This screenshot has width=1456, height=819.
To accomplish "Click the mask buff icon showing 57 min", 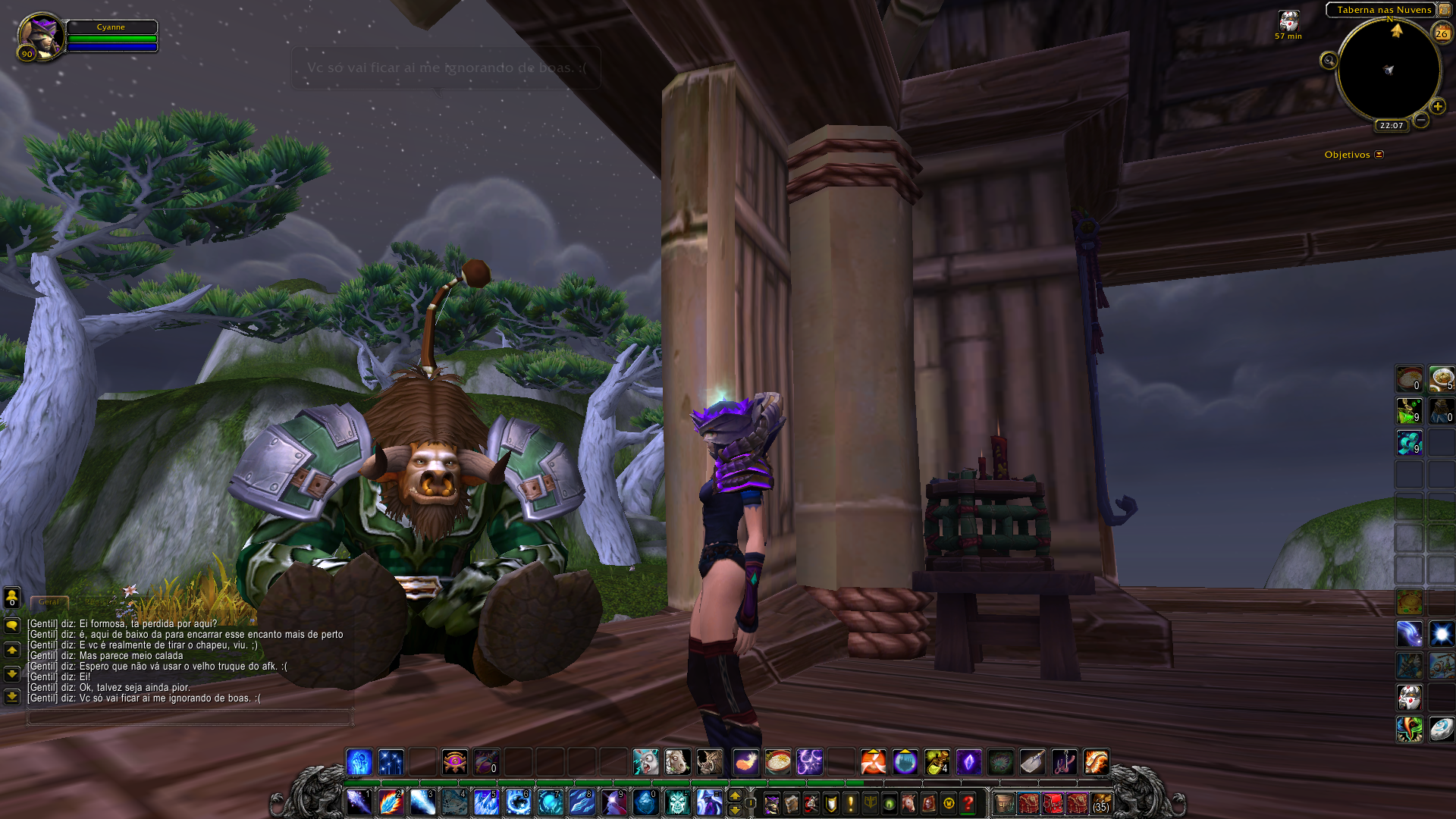I will pos(1288,21).
